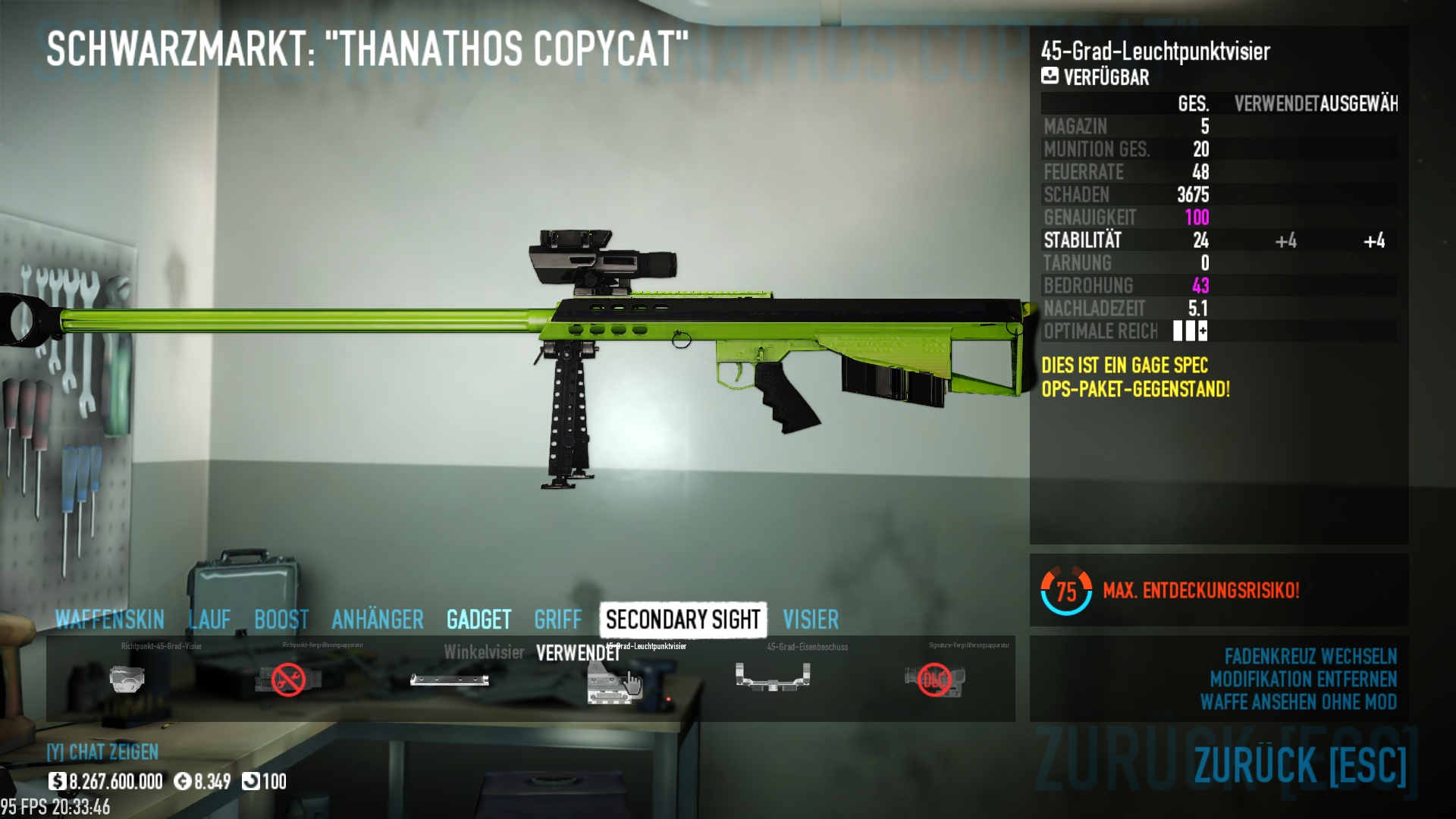Image resolution: width=1456 pixels, height=819 pixels.
Task: Choose the Richtpunkt-45-Grad-Visier mod
Action: coord(127,679)
